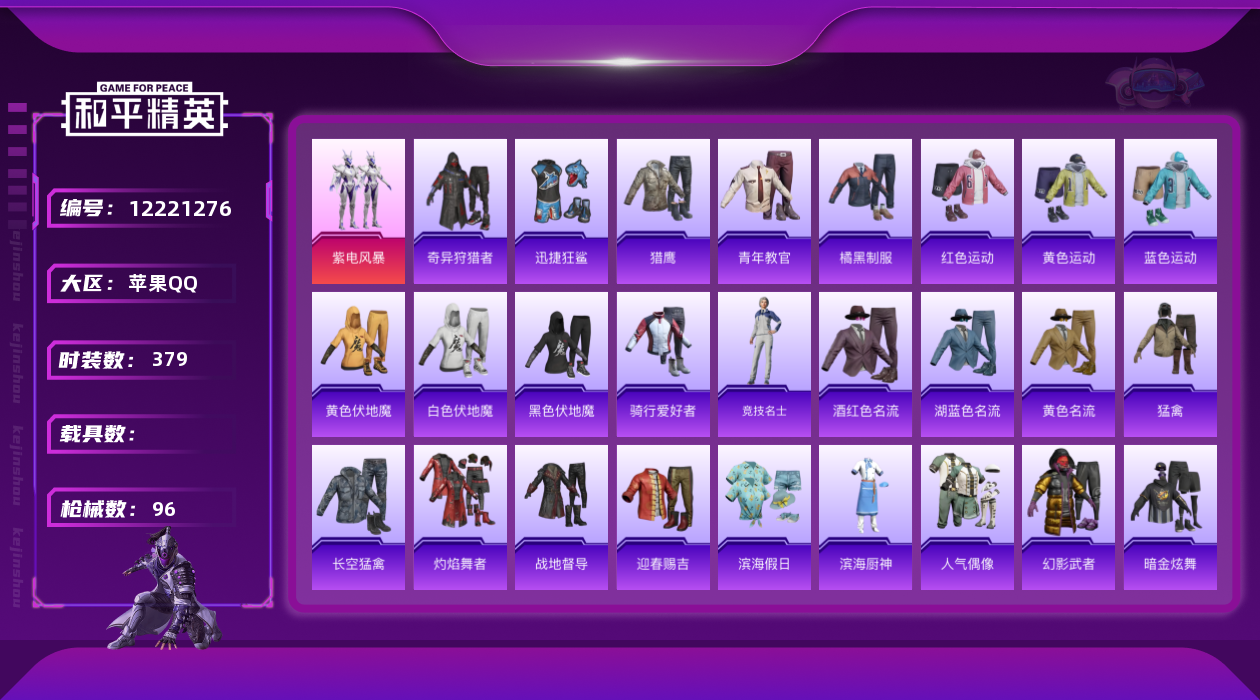Choose the 奇异狩猎者 outfit card
Viewport: 1260px width, 700px height.
point(460,211)
